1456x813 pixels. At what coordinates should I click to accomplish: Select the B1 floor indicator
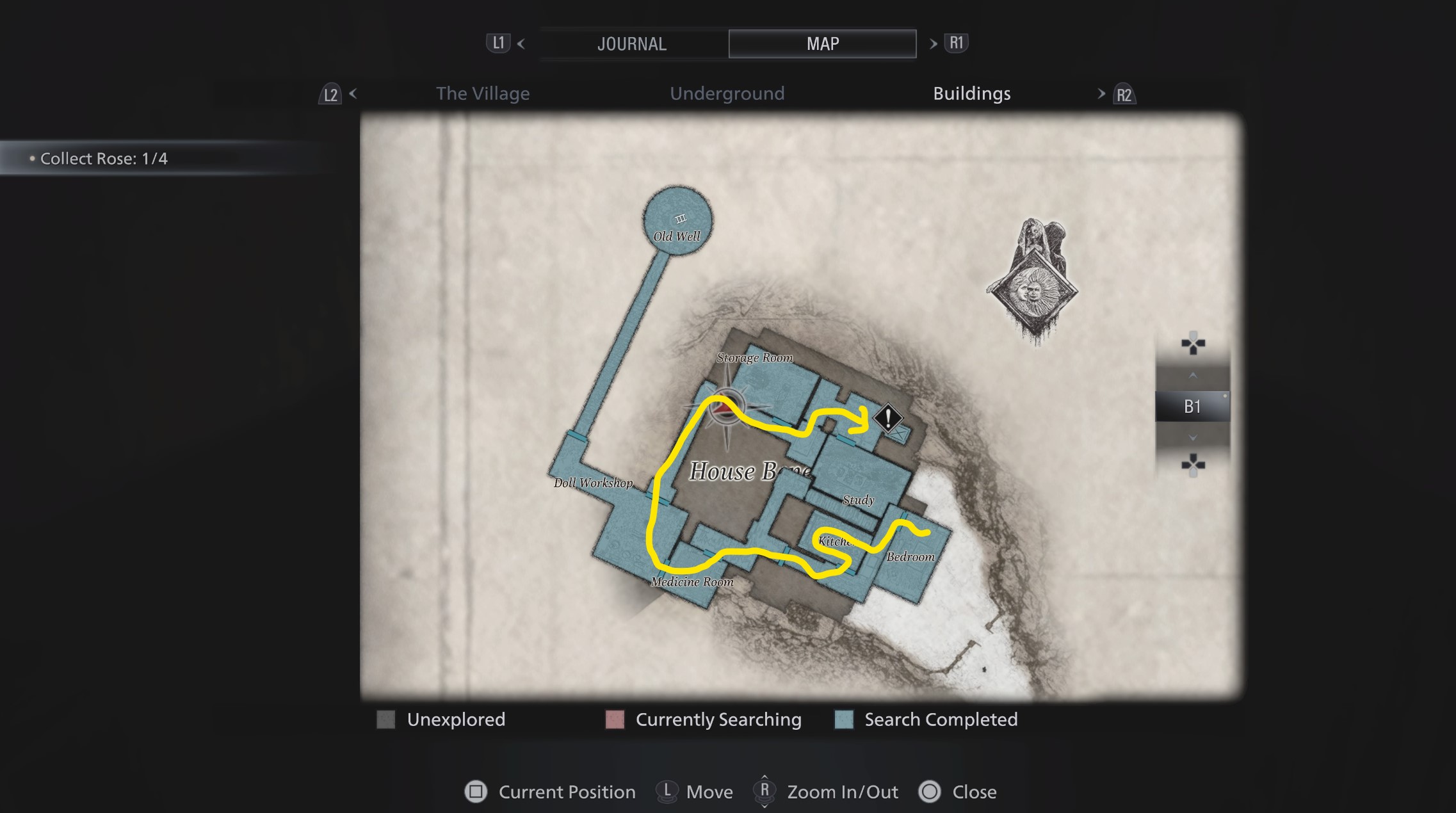click(1192, 406)
